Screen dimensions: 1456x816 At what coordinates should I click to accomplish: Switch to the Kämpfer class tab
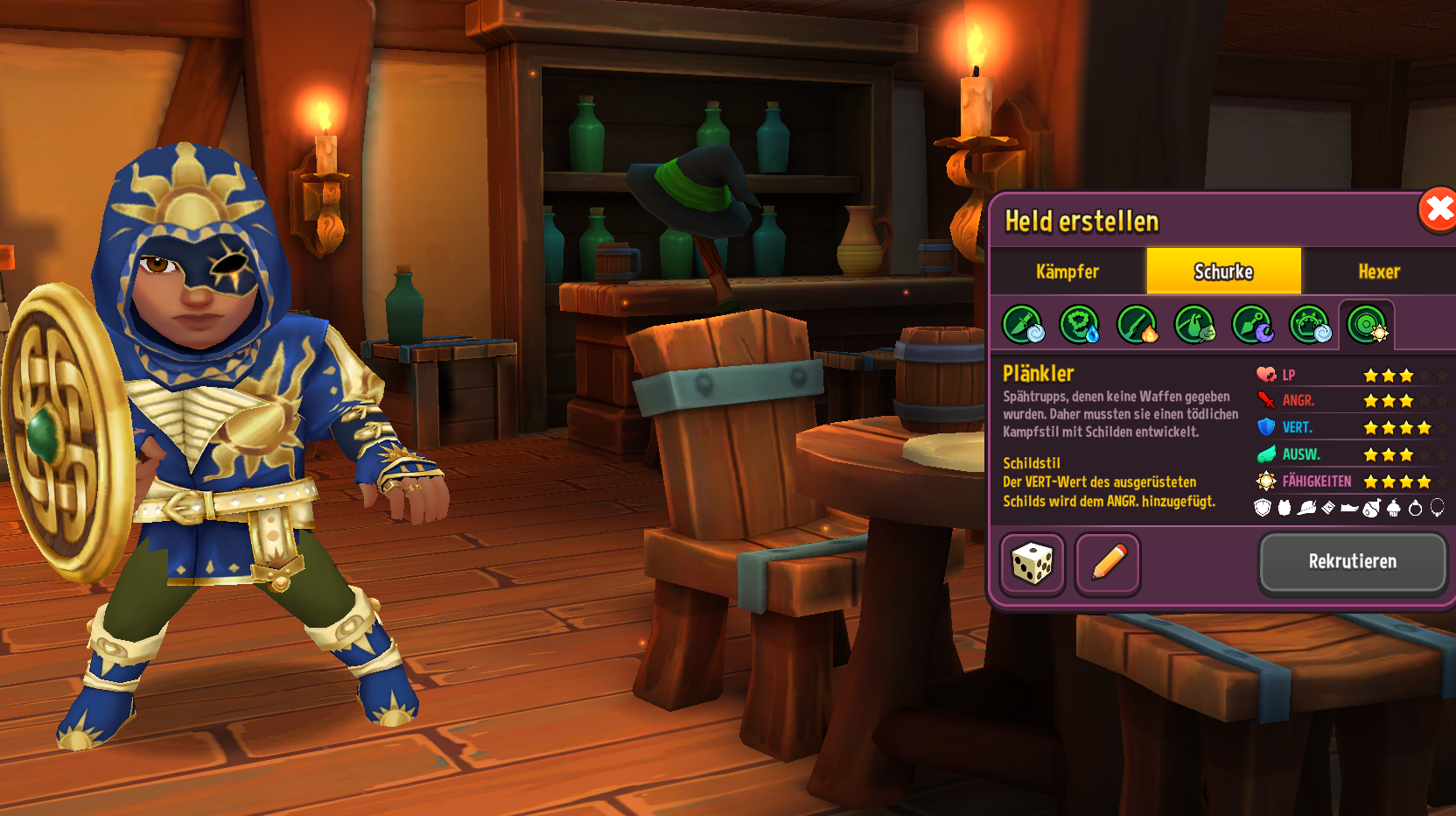[1067, 271]
